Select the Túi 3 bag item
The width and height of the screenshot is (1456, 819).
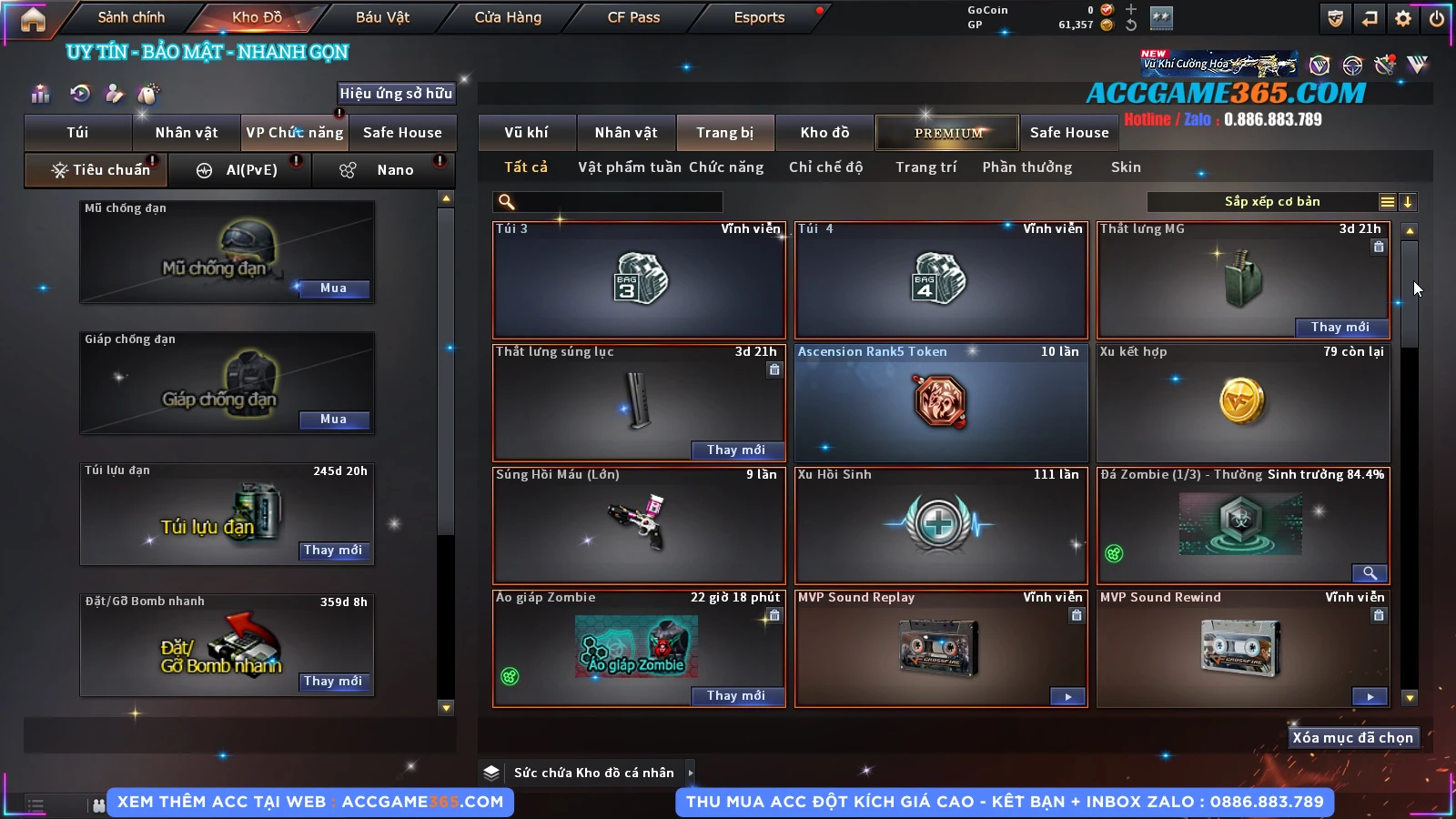tap(639, 280)
